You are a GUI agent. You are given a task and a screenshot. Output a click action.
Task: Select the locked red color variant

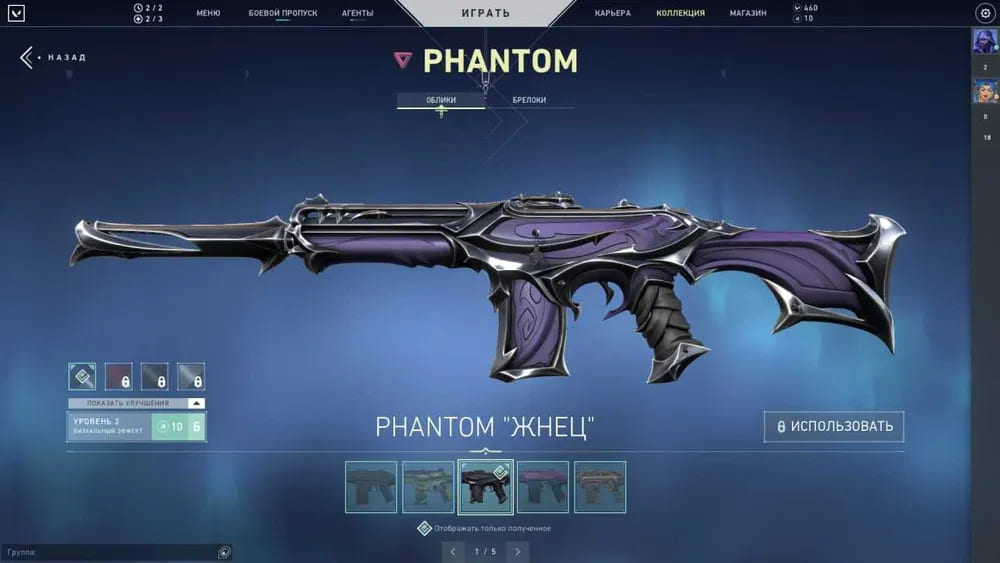119,376
